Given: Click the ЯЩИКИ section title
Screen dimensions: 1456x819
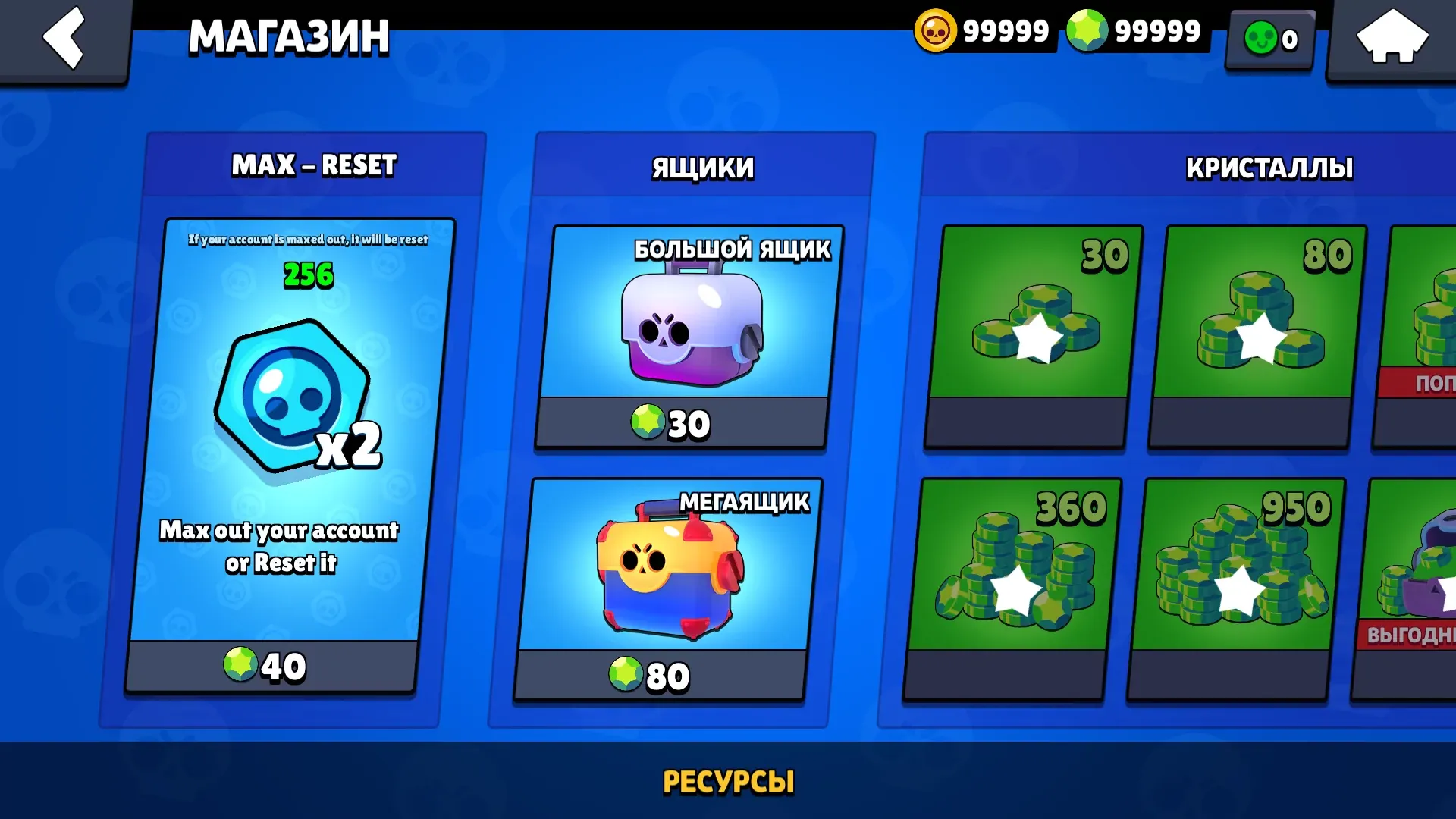Looking at the screenshot, I should [701, 169].
